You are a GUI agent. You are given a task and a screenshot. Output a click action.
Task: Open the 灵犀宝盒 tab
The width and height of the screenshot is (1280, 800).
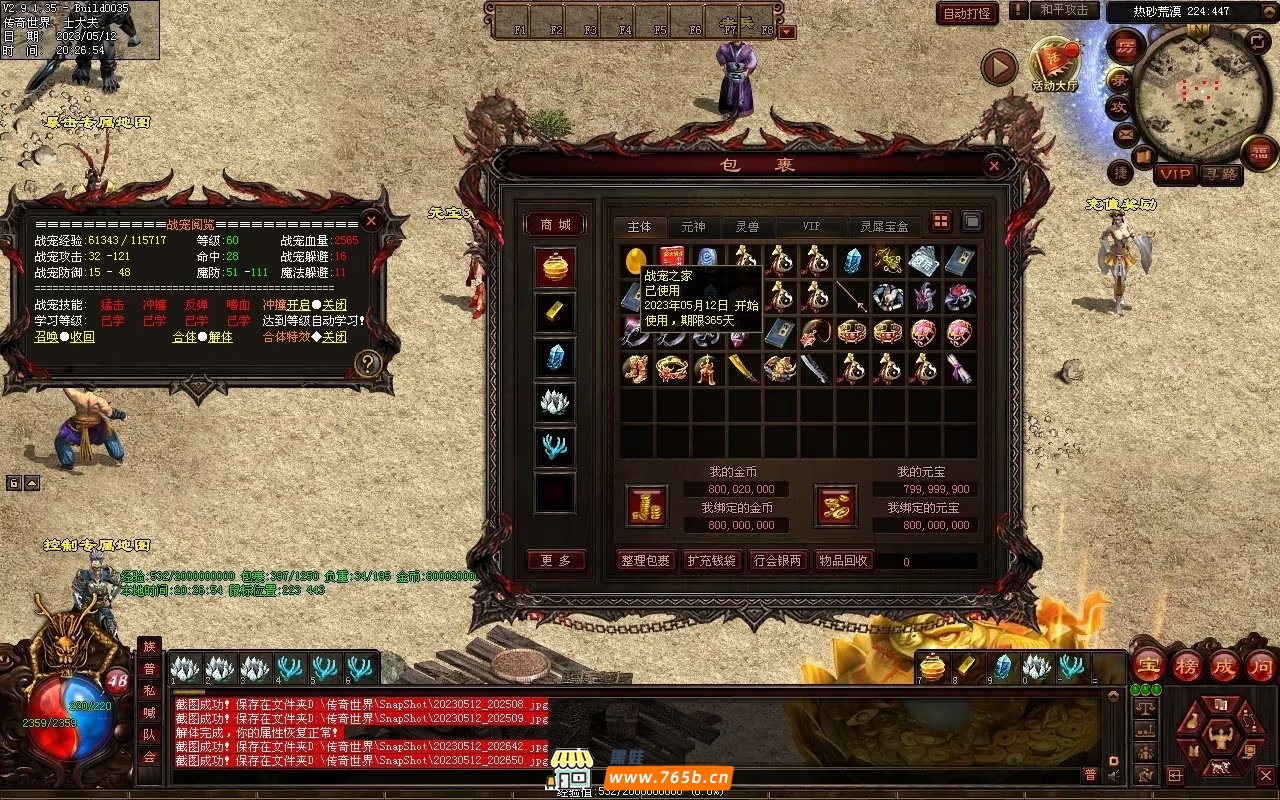coord(886,227)
